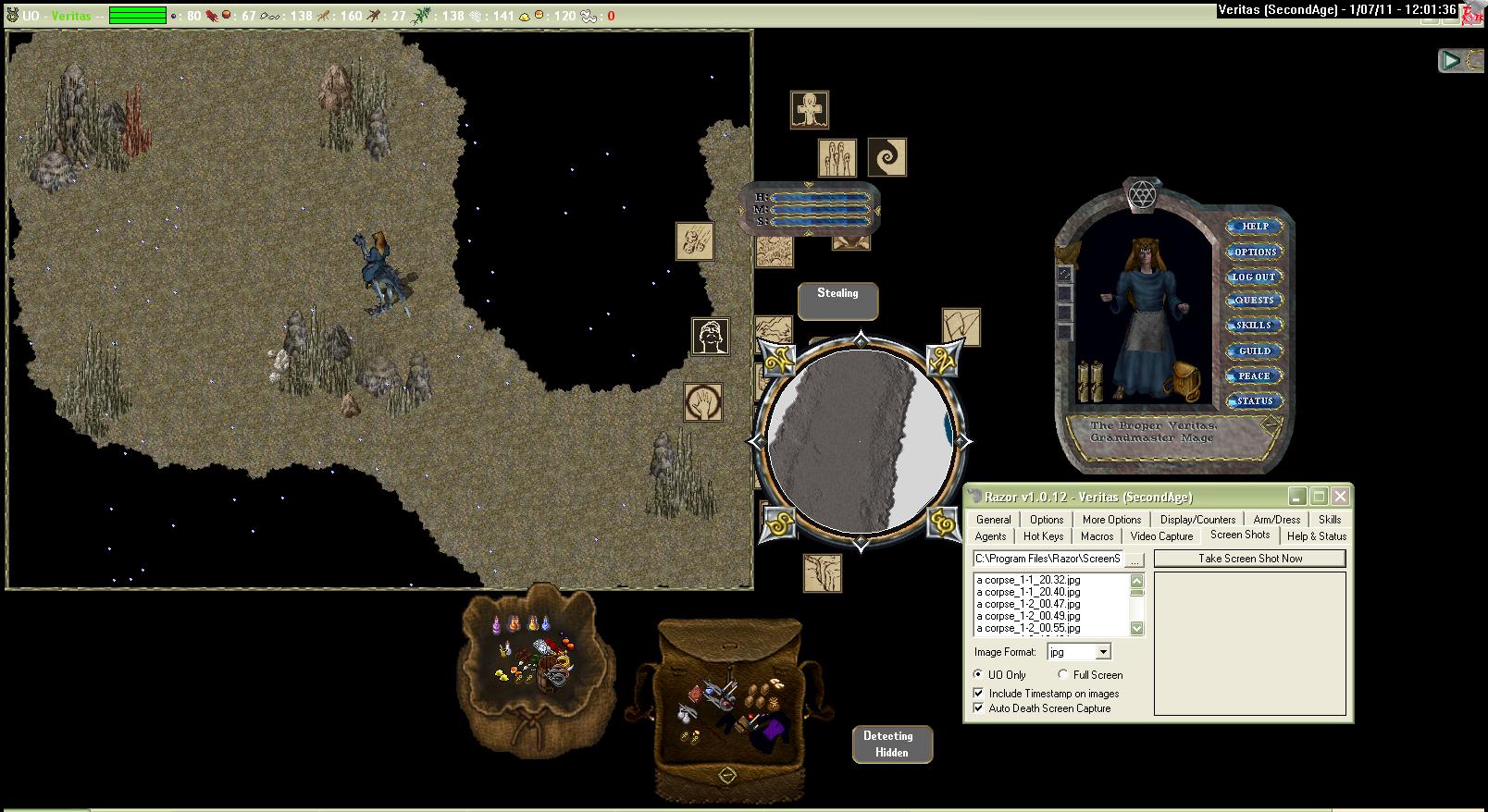Toggle Include Timestamp on images
Image resolution: width=1488 pixels, height=812 pixels.
[x=979, y=694]
